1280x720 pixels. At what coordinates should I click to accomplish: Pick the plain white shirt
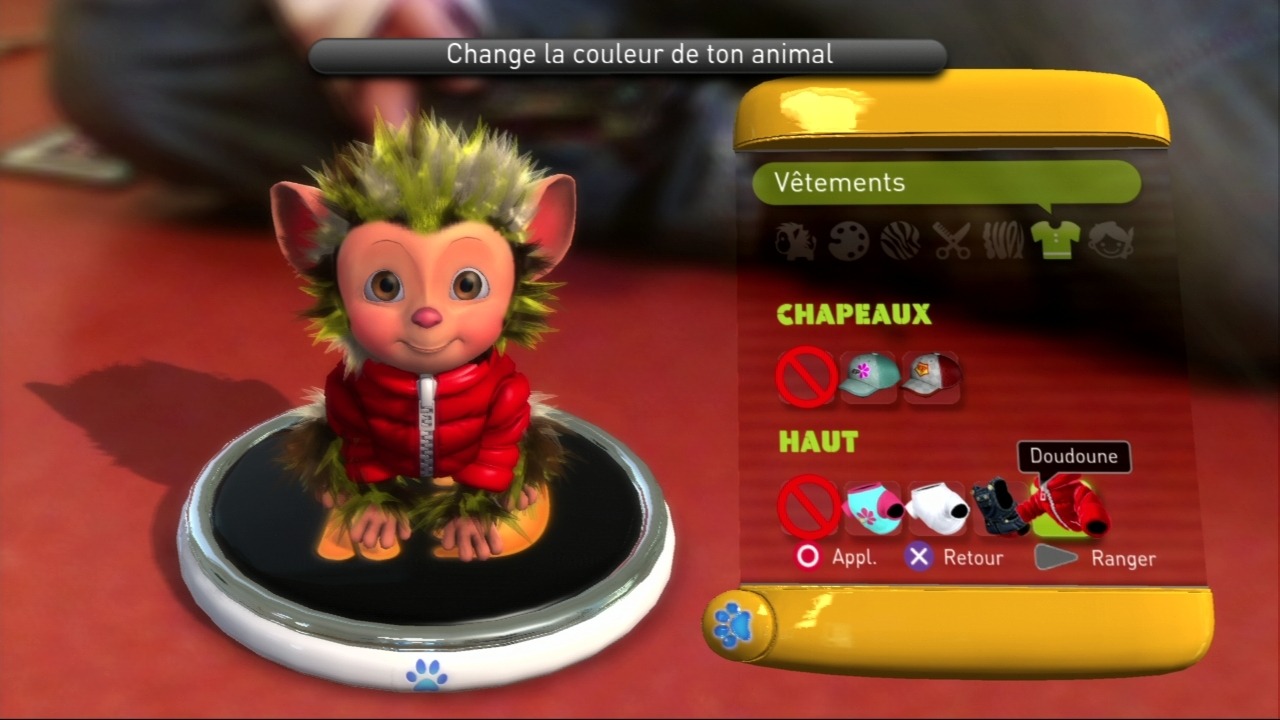coord(937,507)
